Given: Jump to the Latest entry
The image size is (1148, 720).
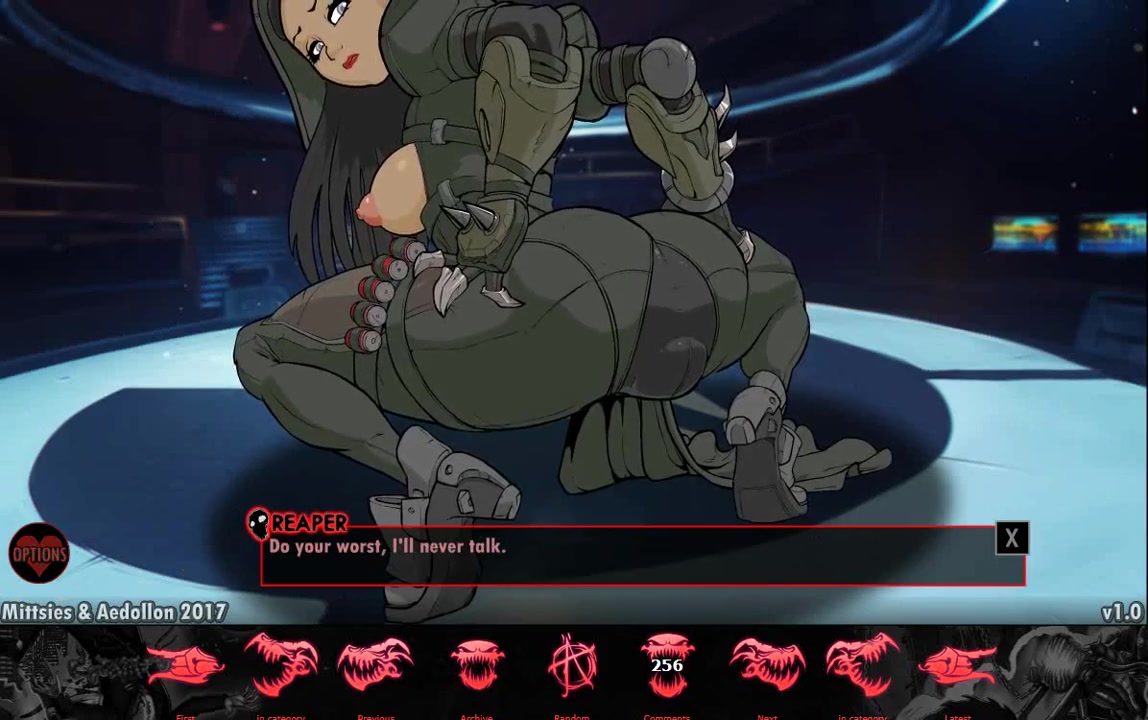Looking at the screenshot, I should click(957, 666).
